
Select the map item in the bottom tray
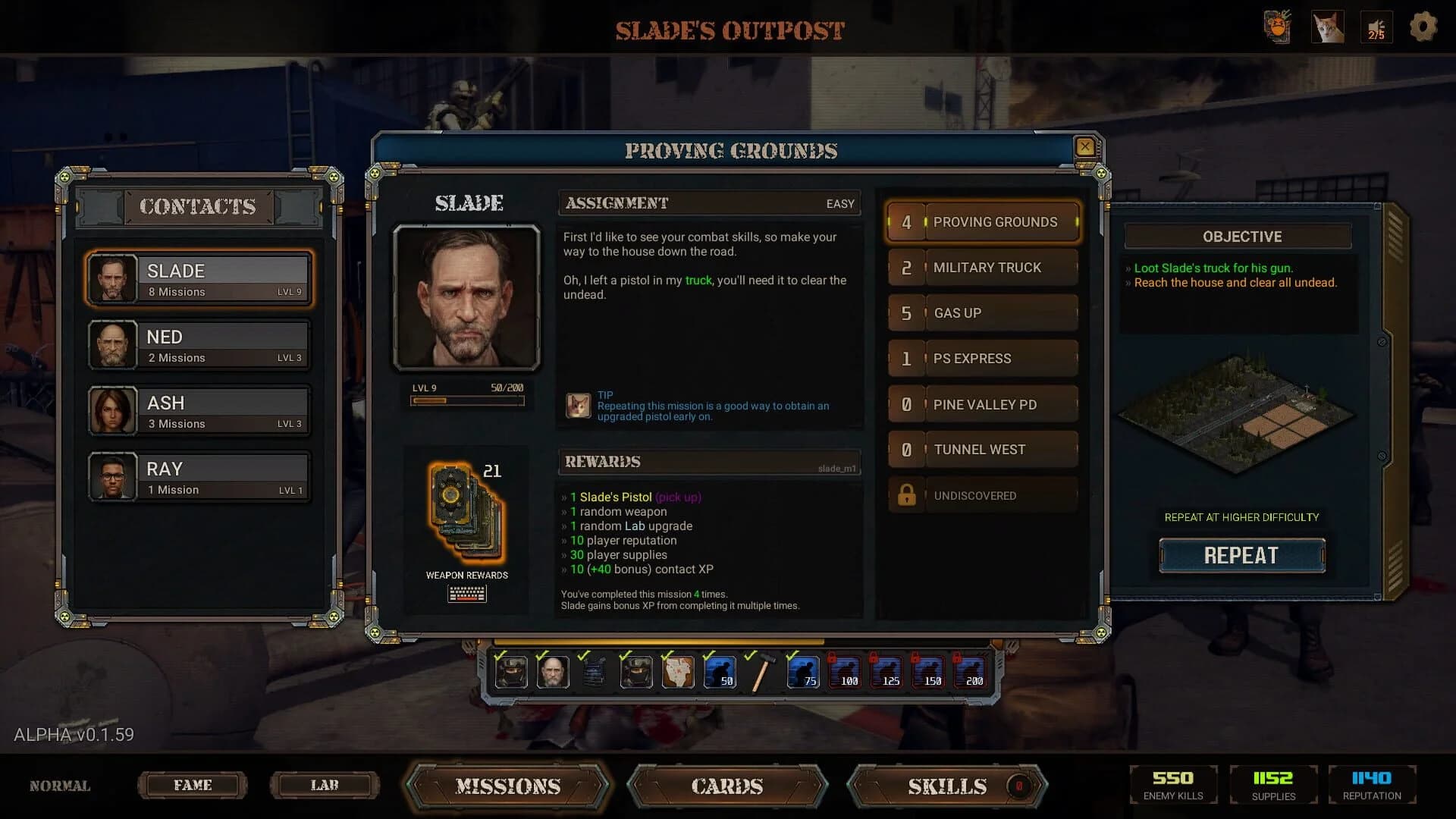point(677,673)
